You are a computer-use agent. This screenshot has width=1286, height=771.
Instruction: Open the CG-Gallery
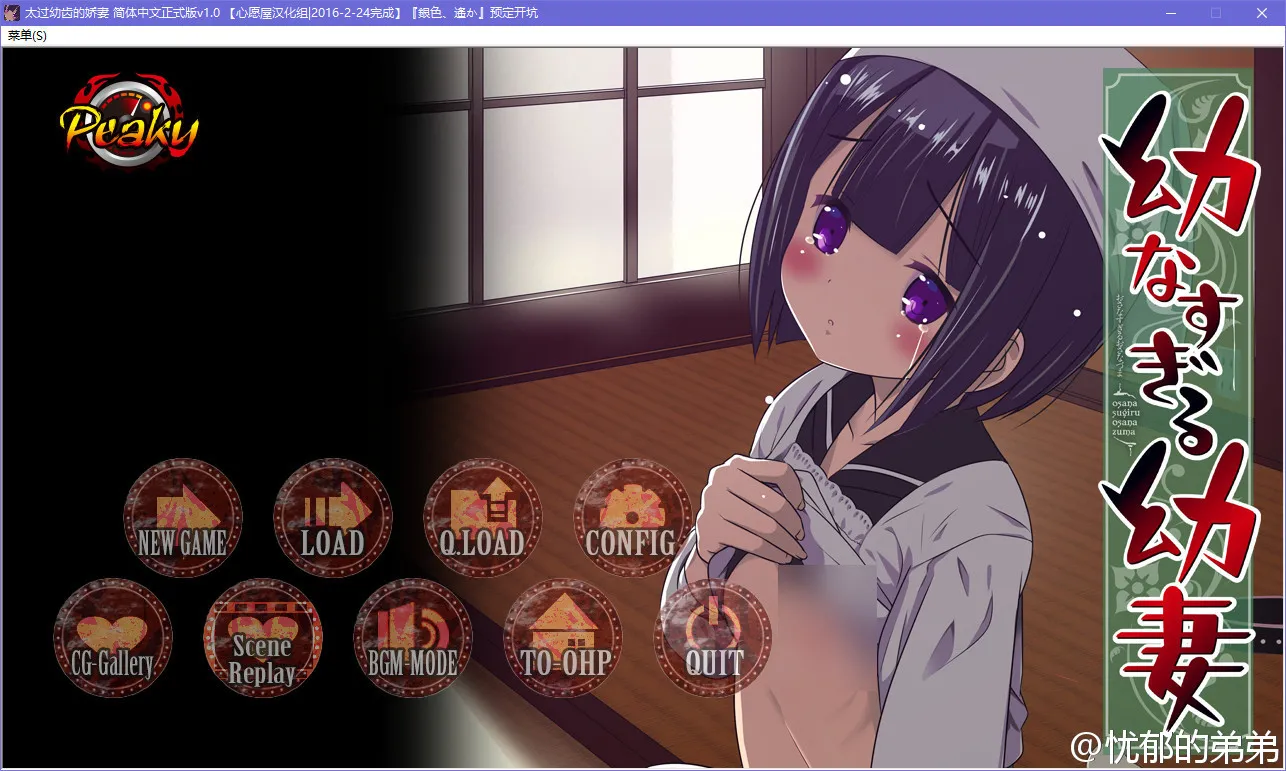113,638
